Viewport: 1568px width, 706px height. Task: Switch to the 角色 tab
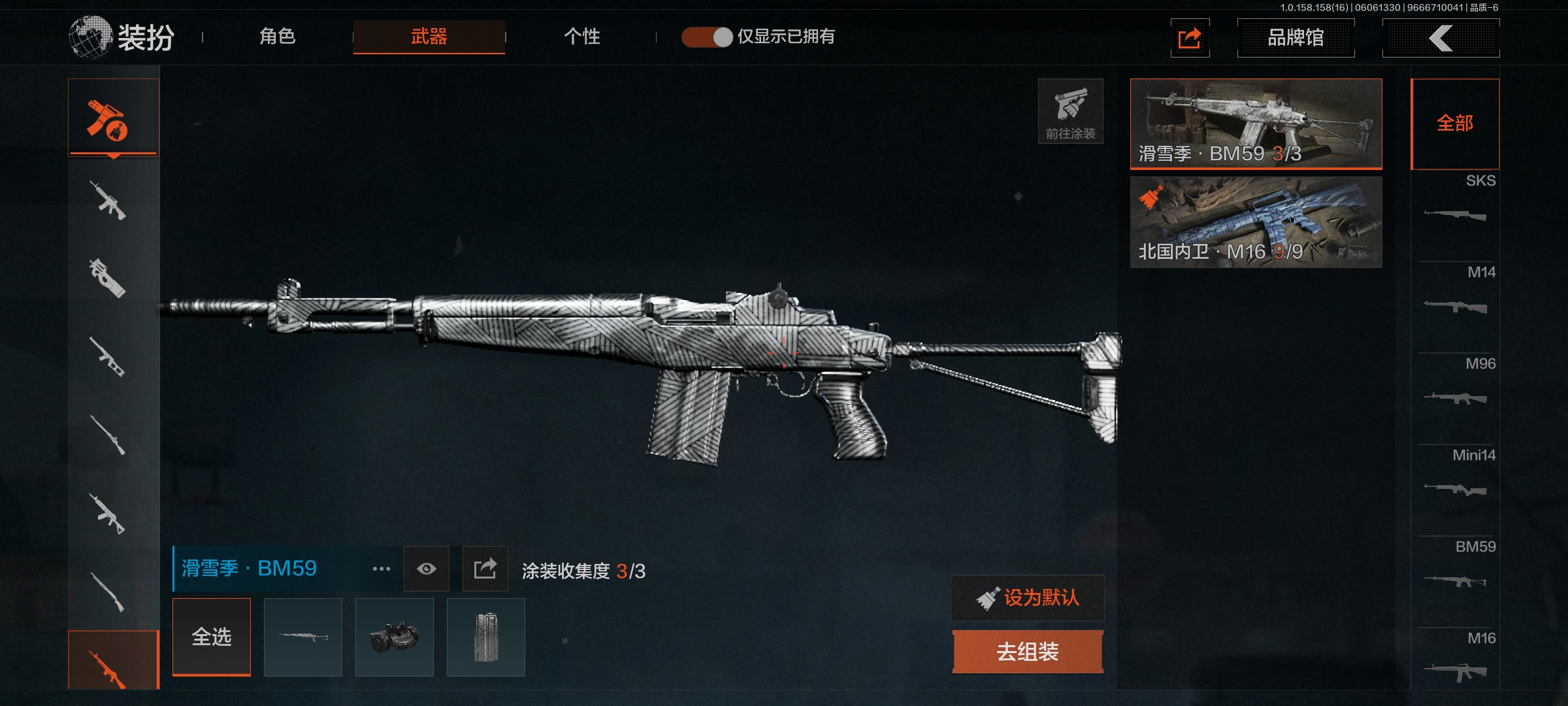(278, 37)
